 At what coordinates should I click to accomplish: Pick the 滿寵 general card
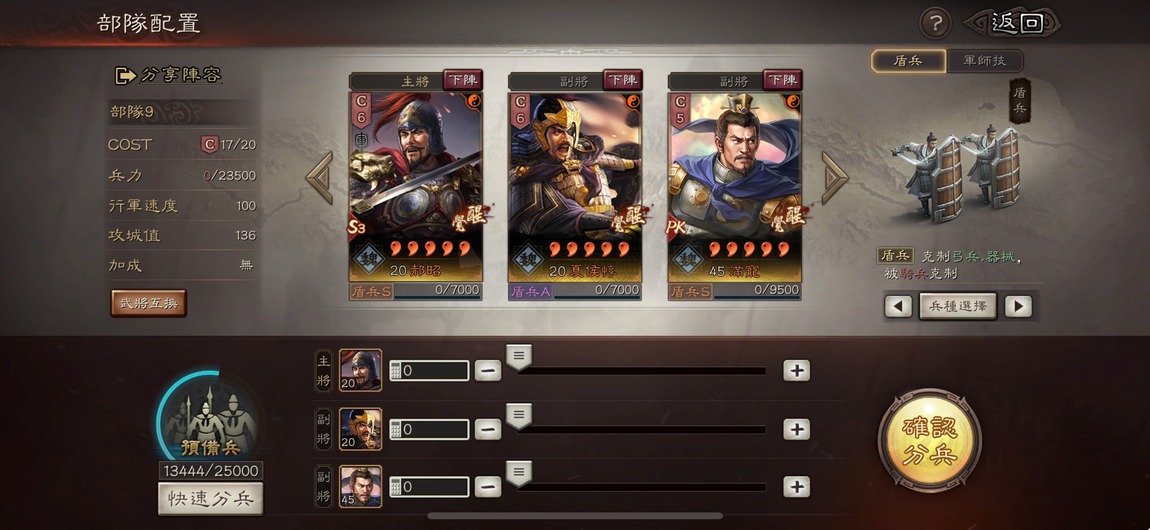click(x=734, y=185)
